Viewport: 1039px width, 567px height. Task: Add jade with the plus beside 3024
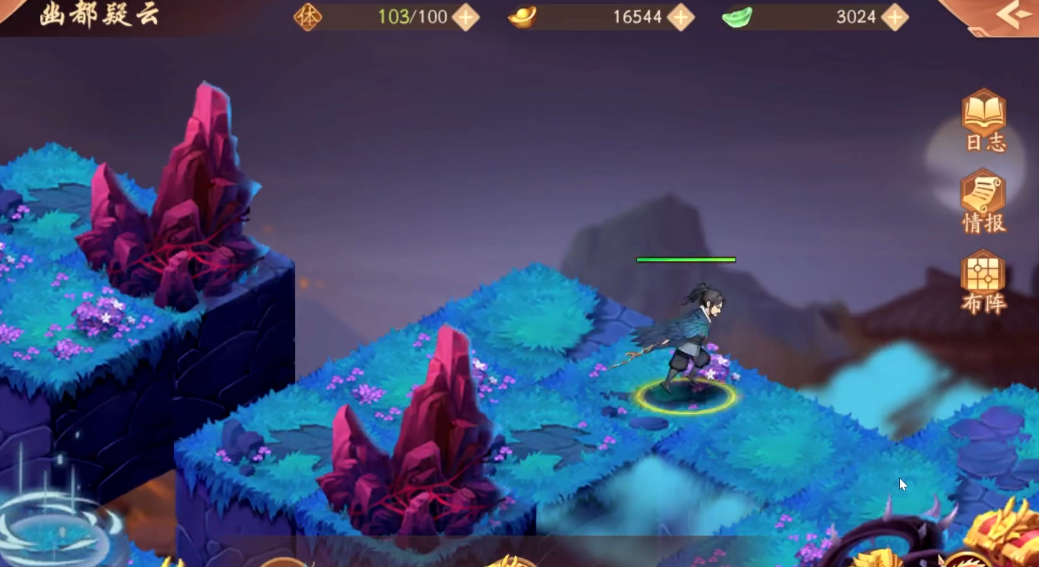click(x=895, y=17)
